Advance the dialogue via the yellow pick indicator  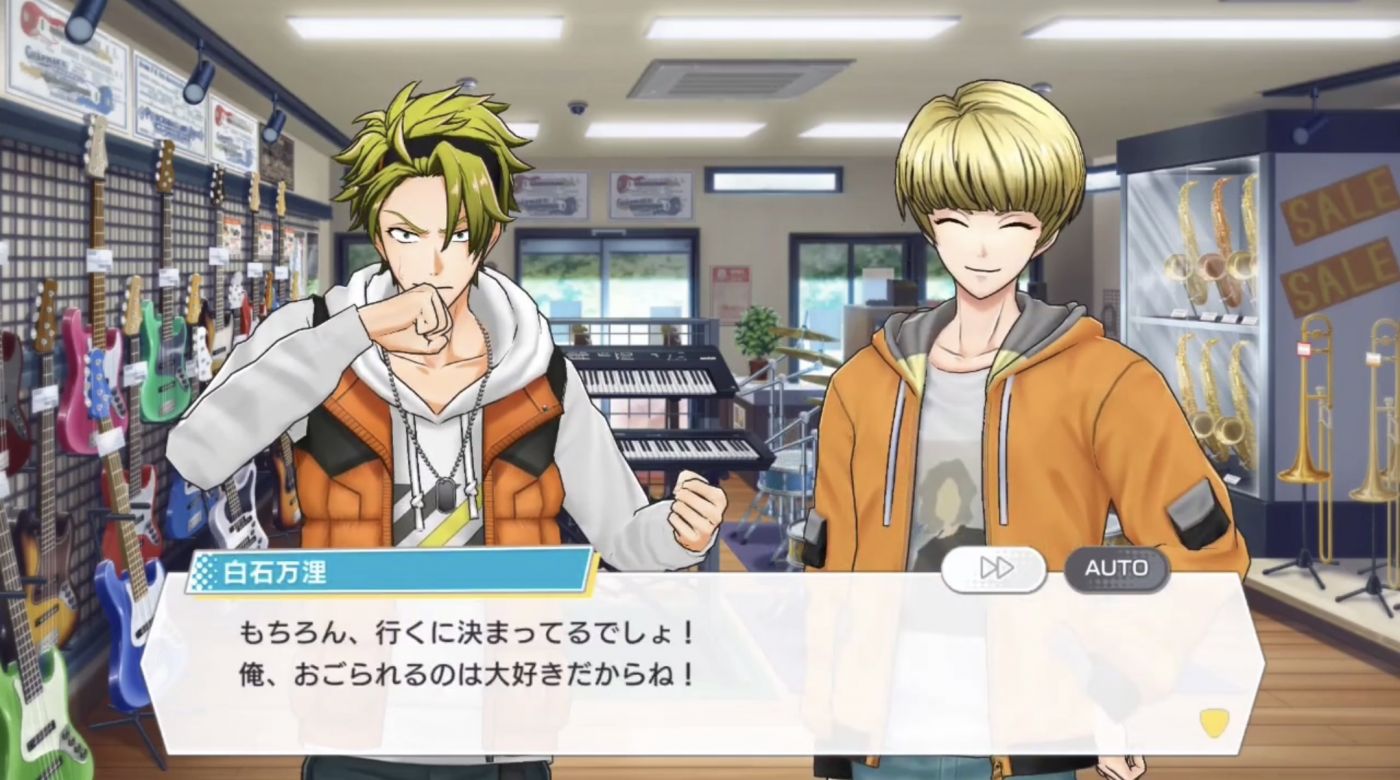1214,722
